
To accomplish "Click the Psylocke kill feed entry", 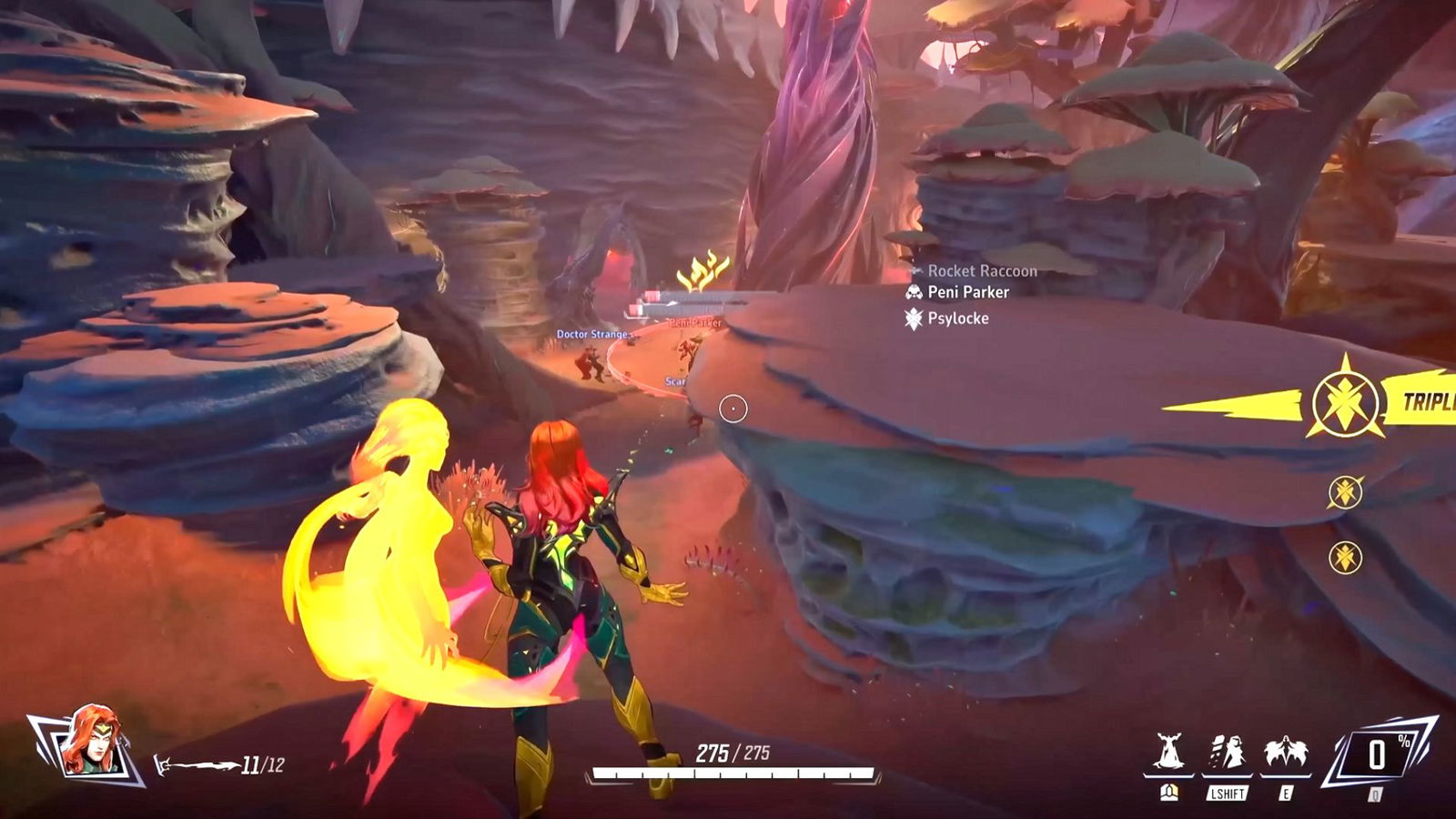I will coord(947,318).
